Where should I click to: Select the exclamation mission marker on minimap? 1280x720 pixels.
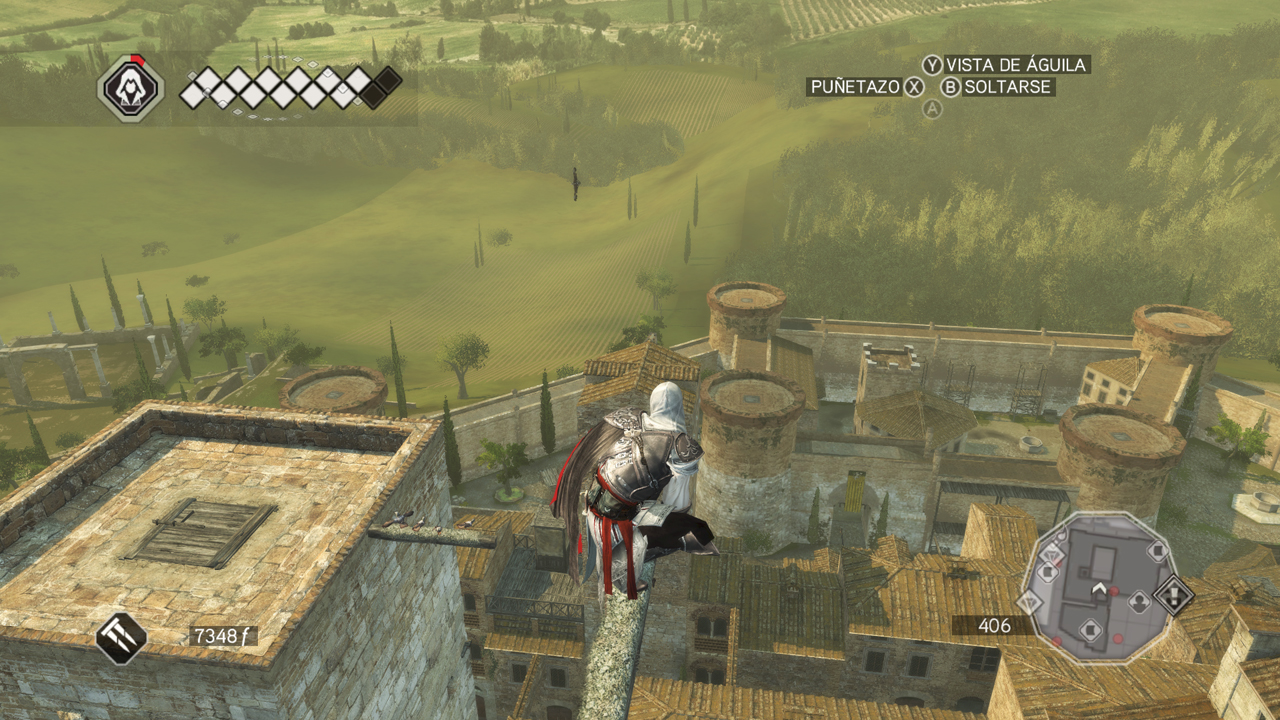click(1173, 597)
